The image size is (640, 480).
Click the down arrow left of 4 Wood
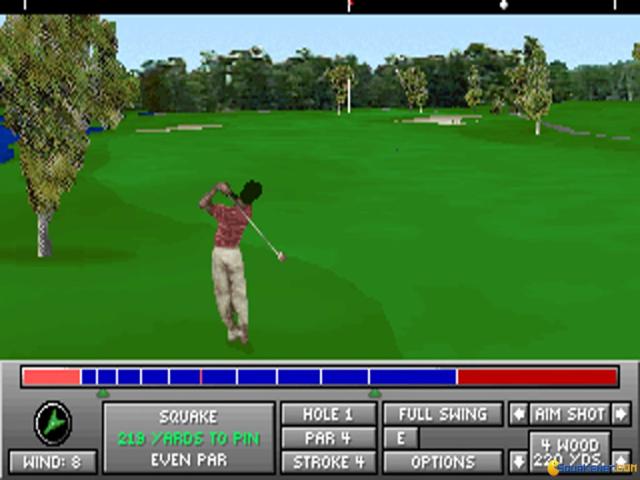point(519,461)
